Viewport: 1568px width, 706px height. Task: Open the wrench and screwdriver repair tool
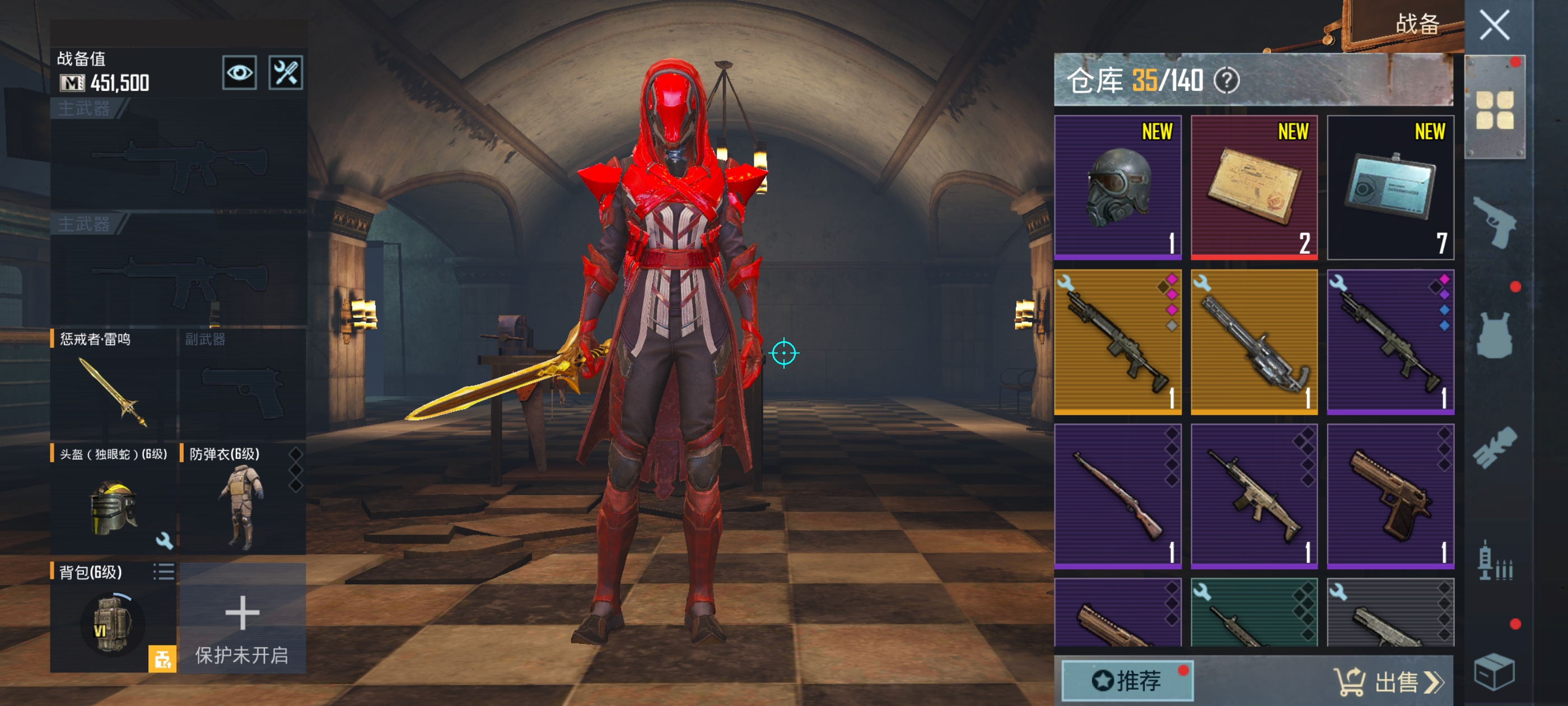286,73
